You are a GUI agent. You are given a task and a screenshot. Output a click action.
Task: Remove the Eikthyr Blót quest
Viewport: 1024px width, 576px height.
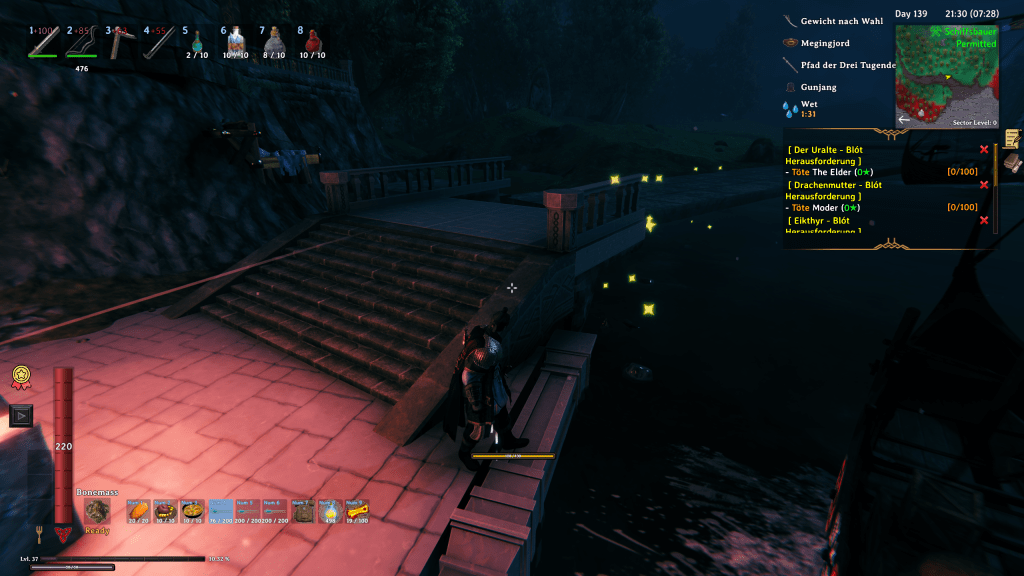tap(984, 220)
